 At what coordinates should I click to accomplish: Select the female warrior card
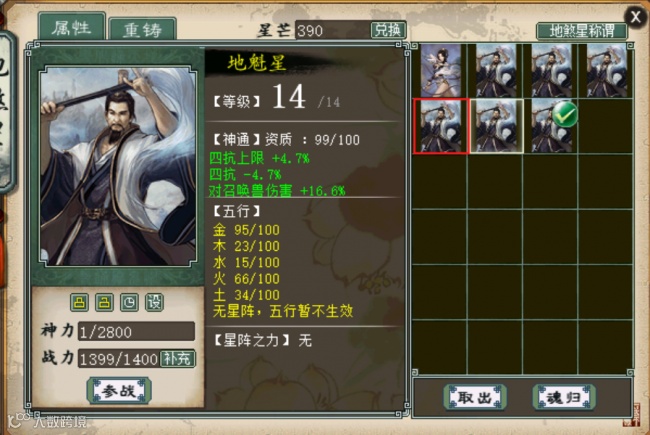tap(440, 69)
